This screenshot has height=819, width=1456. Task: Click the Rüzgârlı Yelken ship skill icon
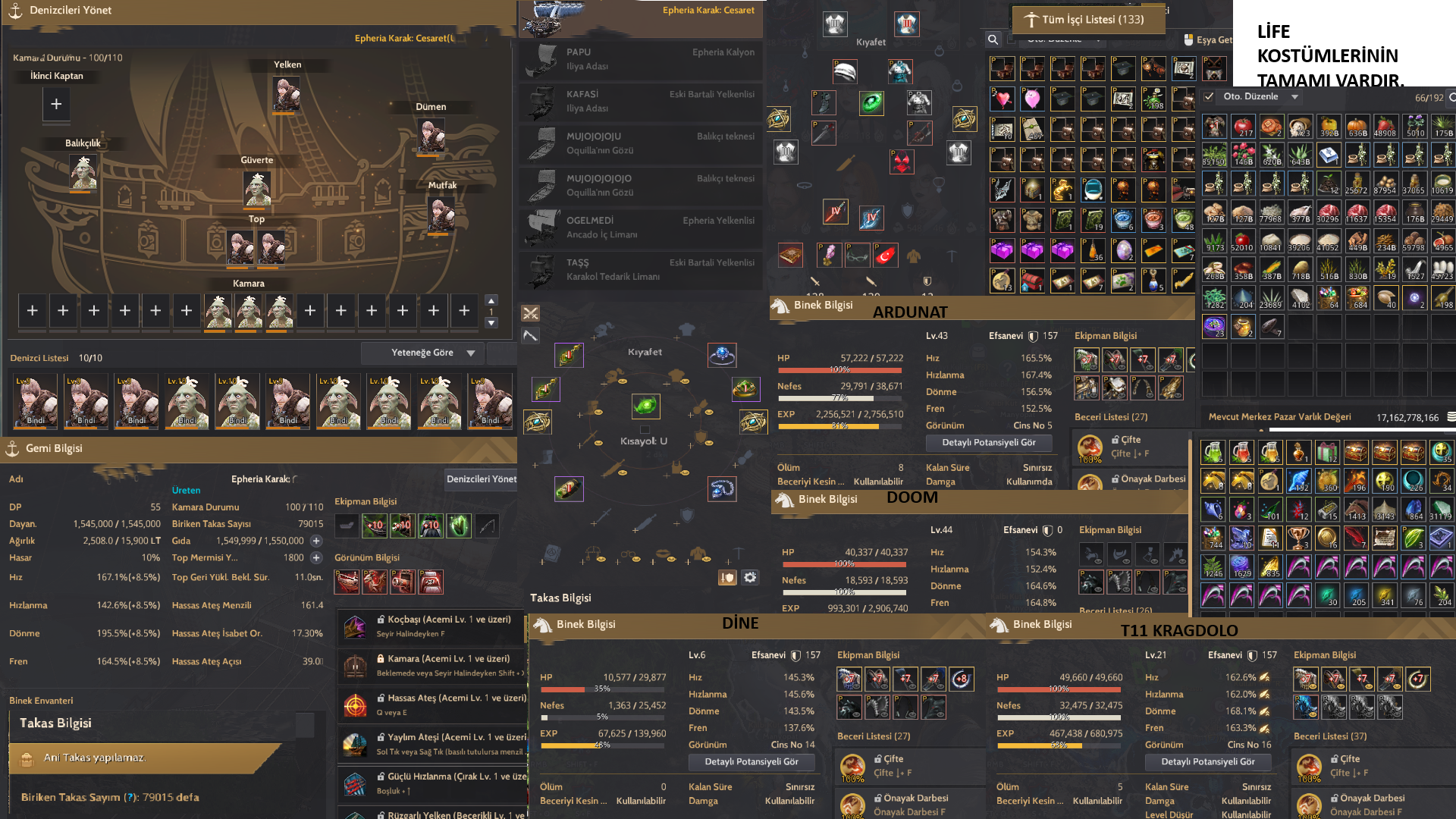(354, 814)
